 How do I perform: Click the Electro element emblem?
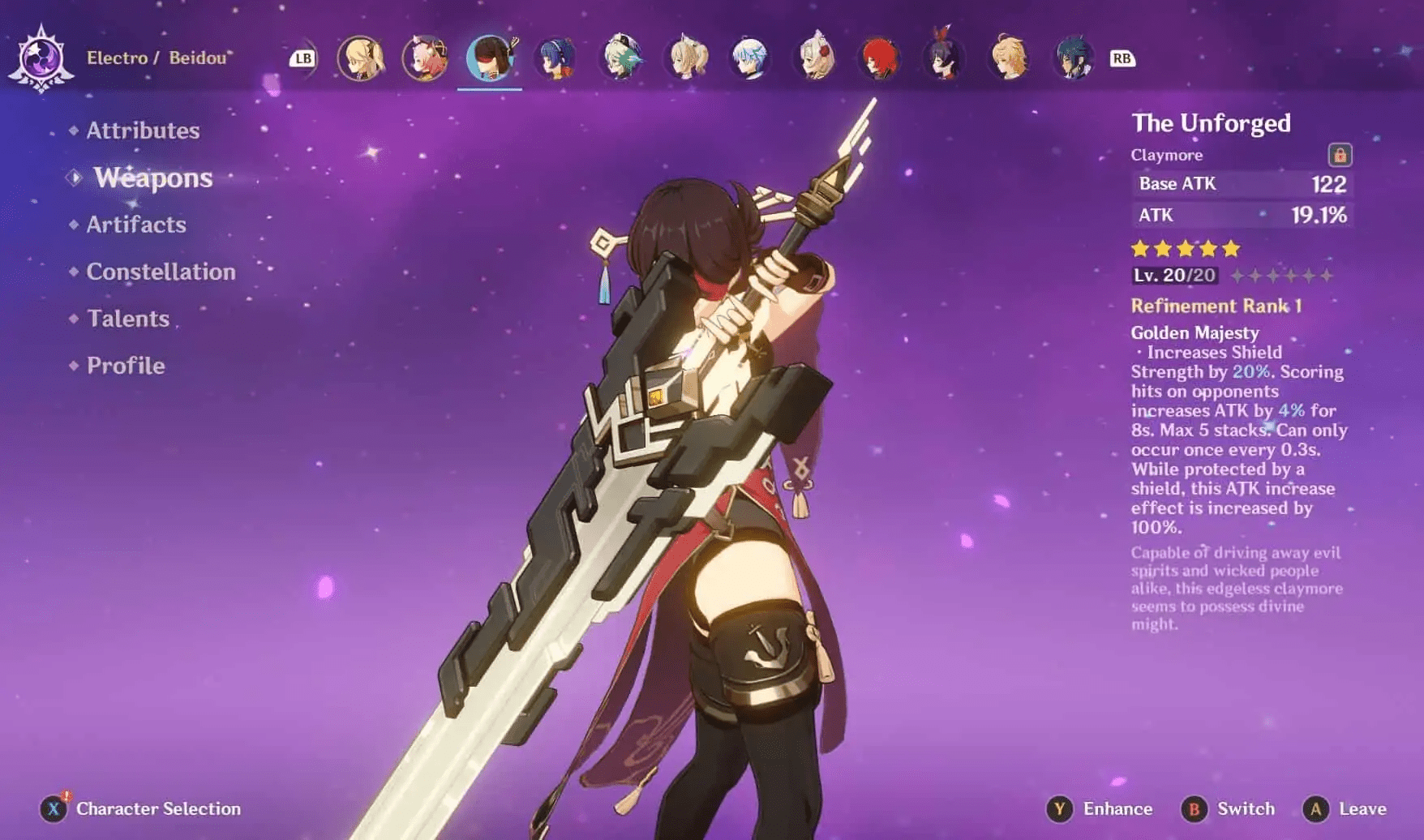click(41, 58)
